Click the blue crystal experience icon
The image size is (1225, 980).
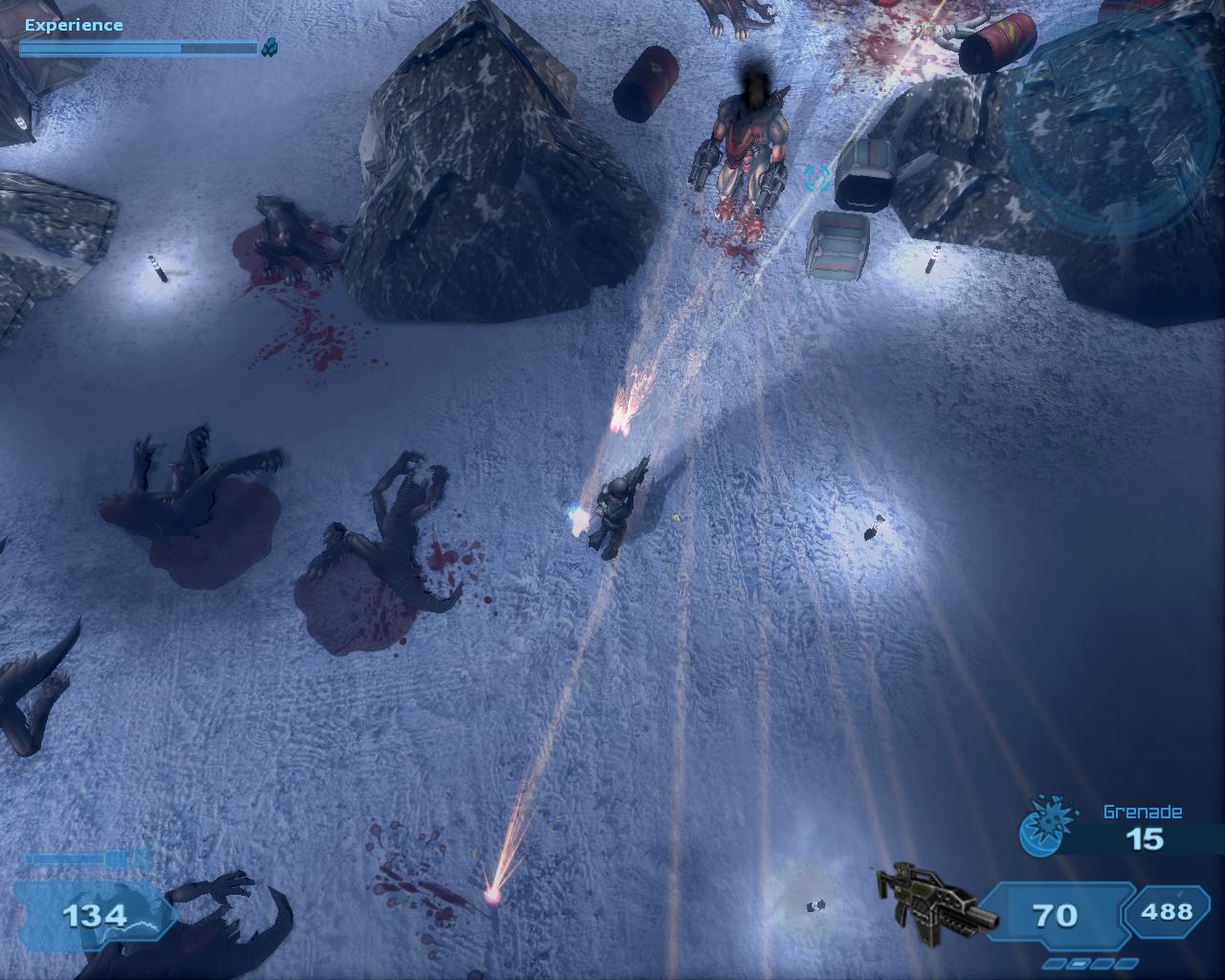[271, 46]
